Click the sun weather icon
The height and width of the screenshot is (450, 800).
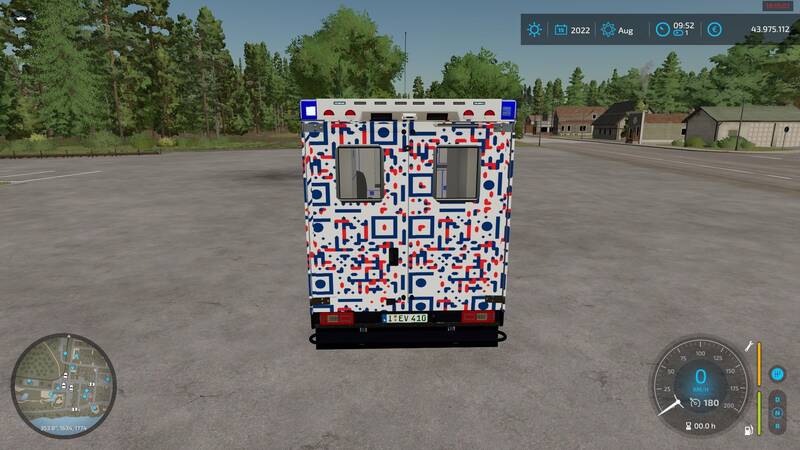535,30
